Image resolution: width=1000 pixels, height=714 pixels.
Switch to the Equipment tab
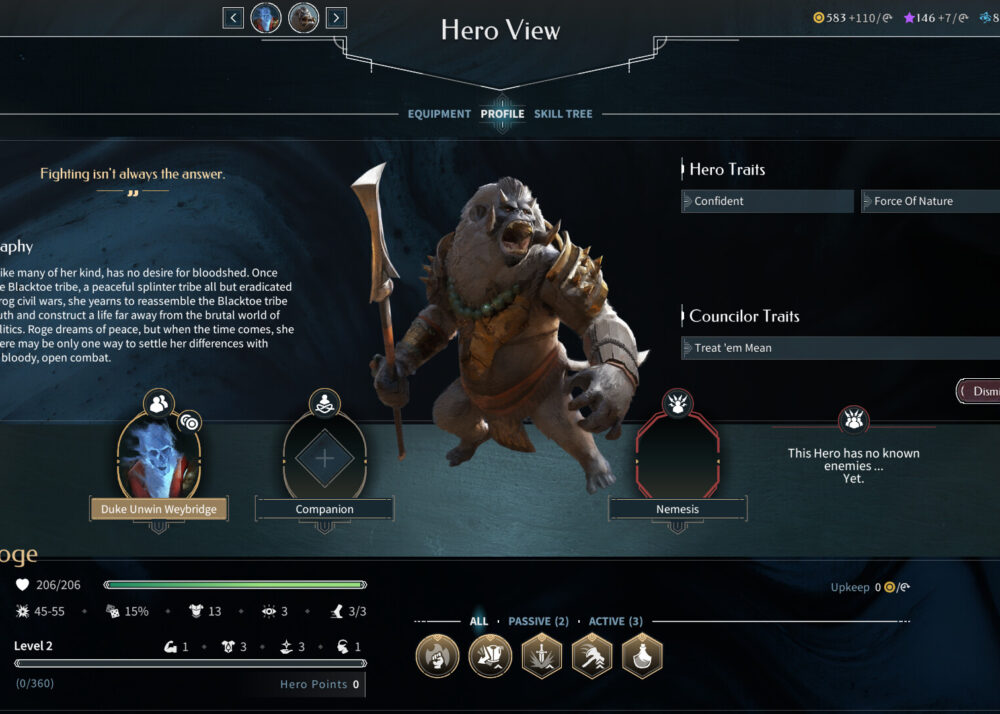point(439,114)
